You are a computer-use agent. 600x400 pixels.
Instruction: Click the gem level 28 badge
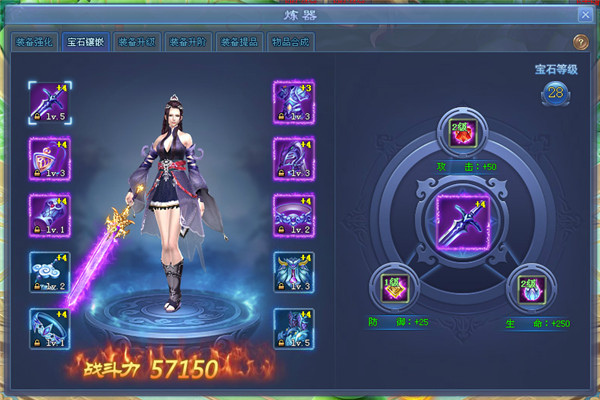554,93
